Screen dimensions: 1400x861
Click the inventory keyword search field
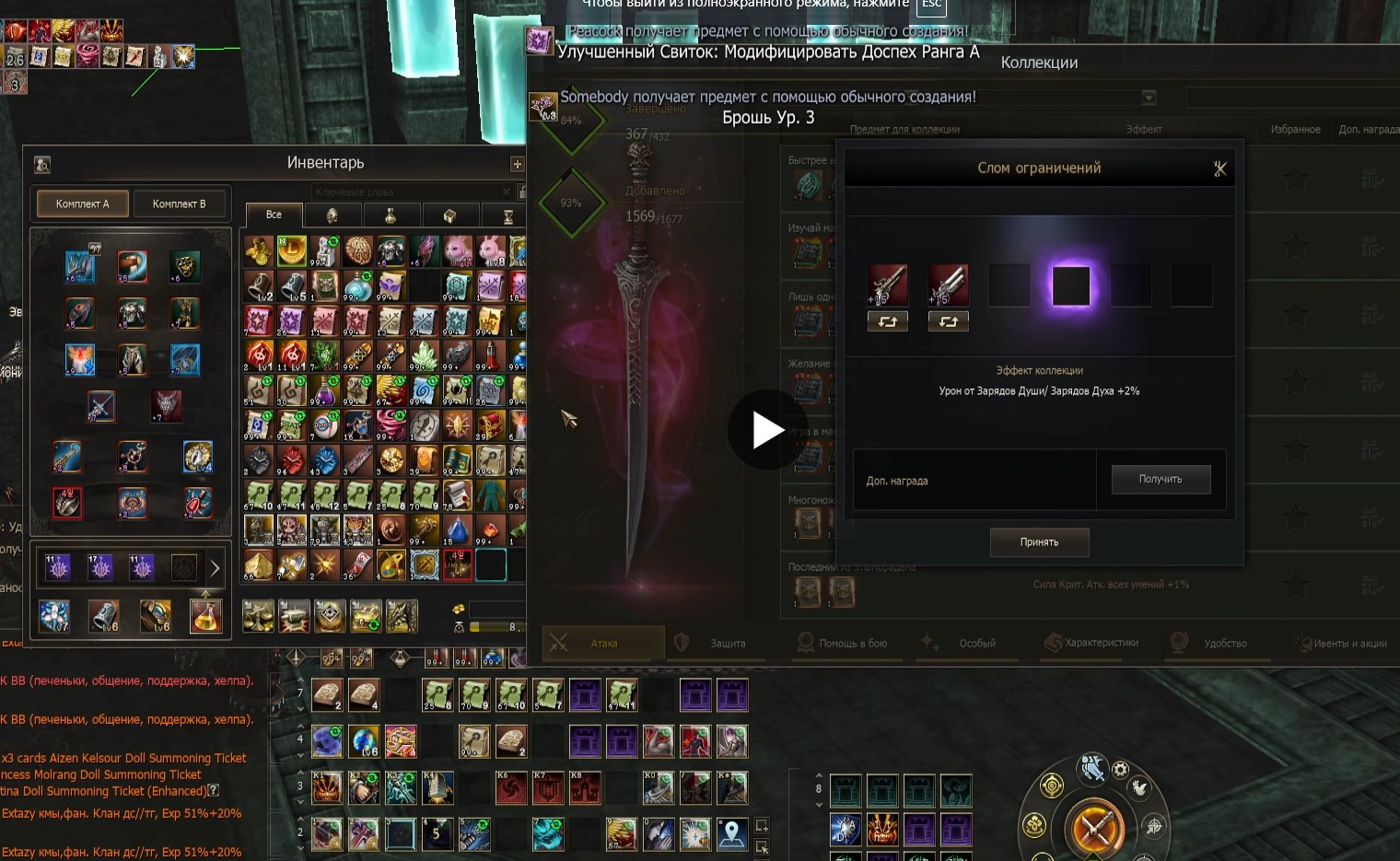coord(410,192)
